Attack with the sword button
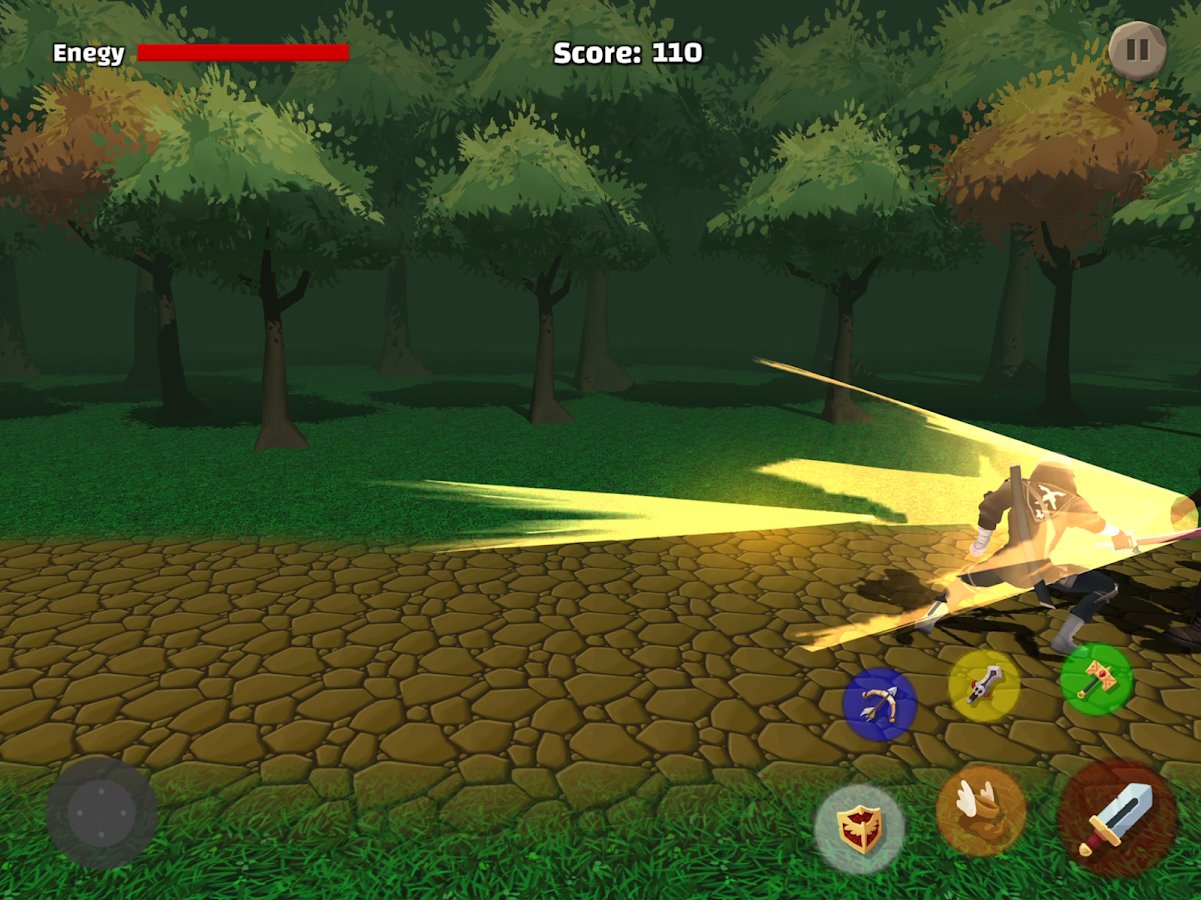 coord(1117,819)
